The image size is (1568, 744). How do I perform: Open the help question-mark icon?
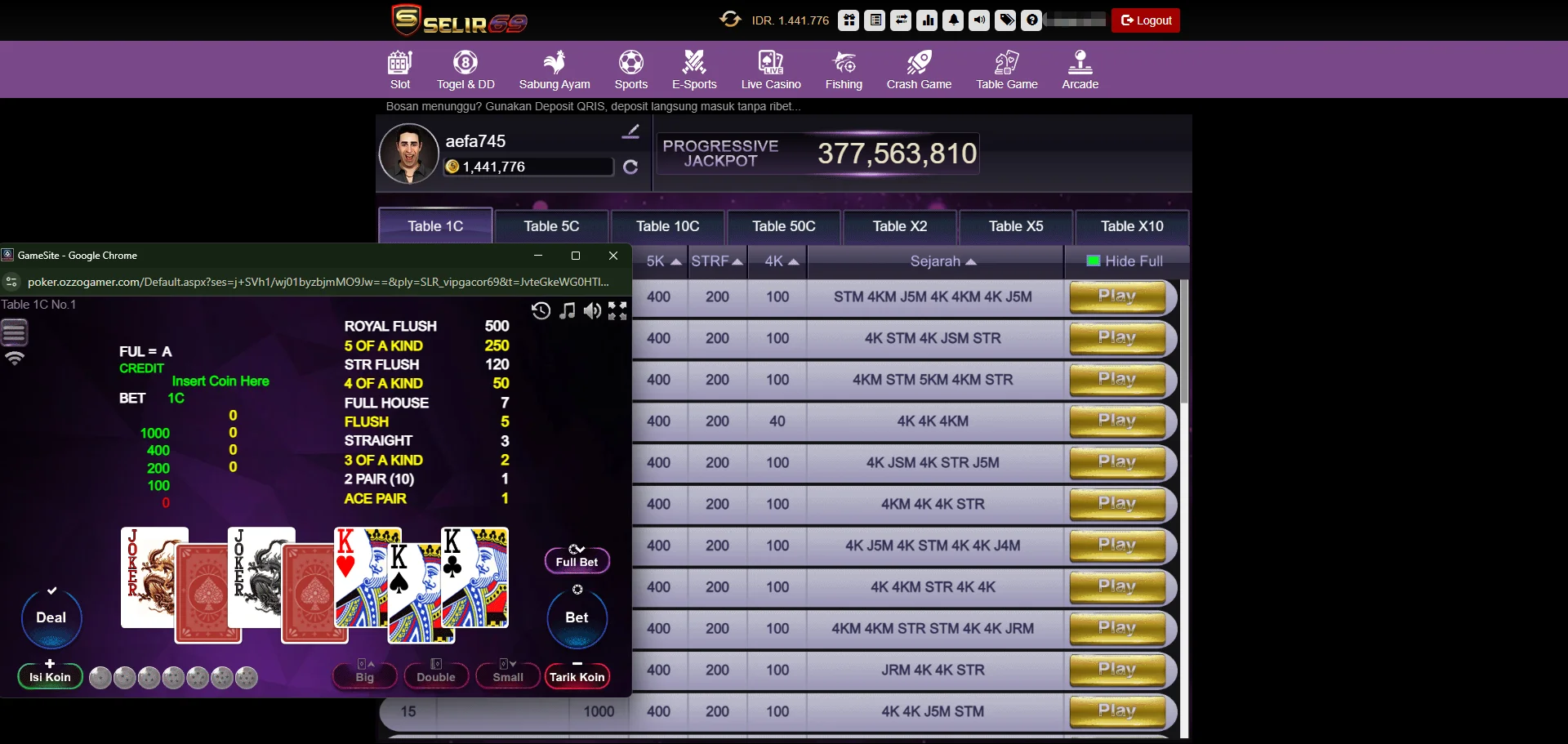[1031, 20]
